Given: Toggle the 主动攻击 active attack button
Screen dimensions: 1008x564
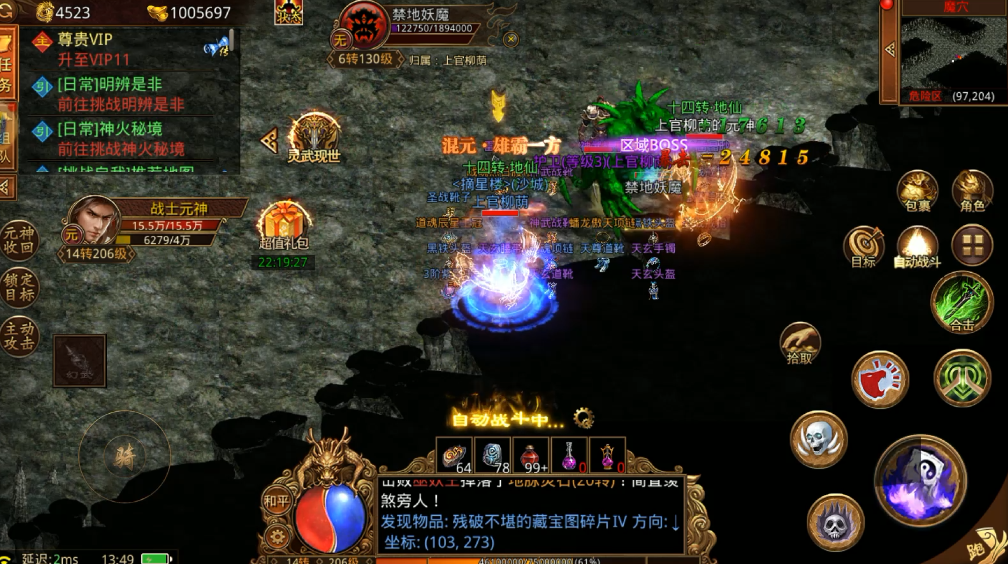Looking at the screenshot, I should pyautogui.click(x=18, y=337).
